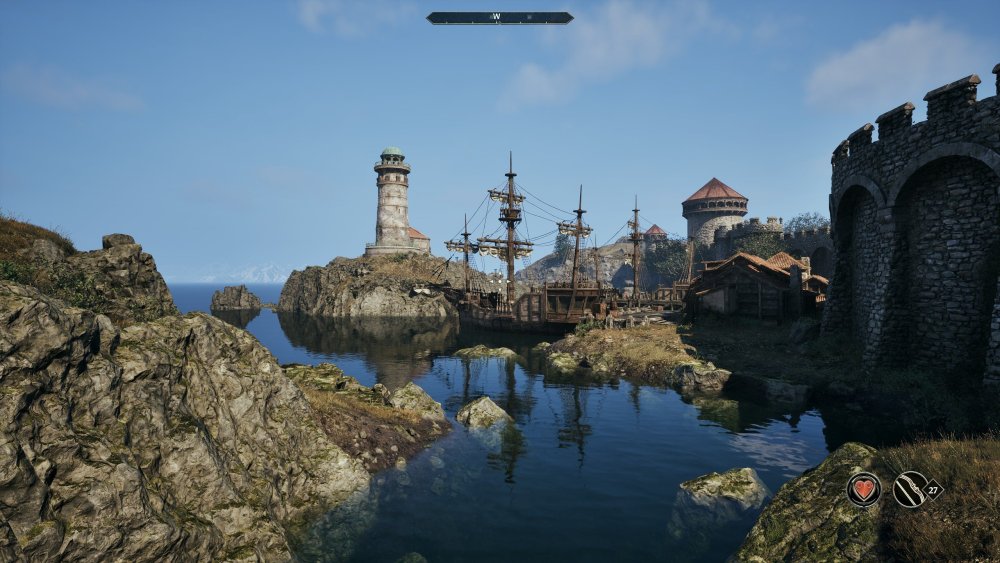1000x563 pixels.
Task: Click the compass bar showing West
Action: click(499, 18)
